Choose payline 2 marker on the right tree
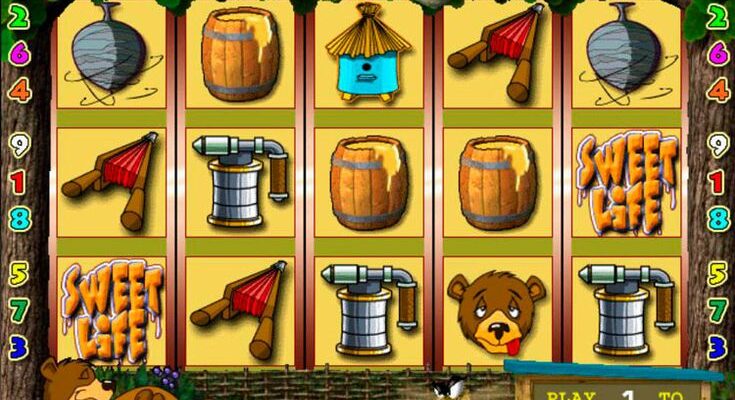 (x=718, y=15)
